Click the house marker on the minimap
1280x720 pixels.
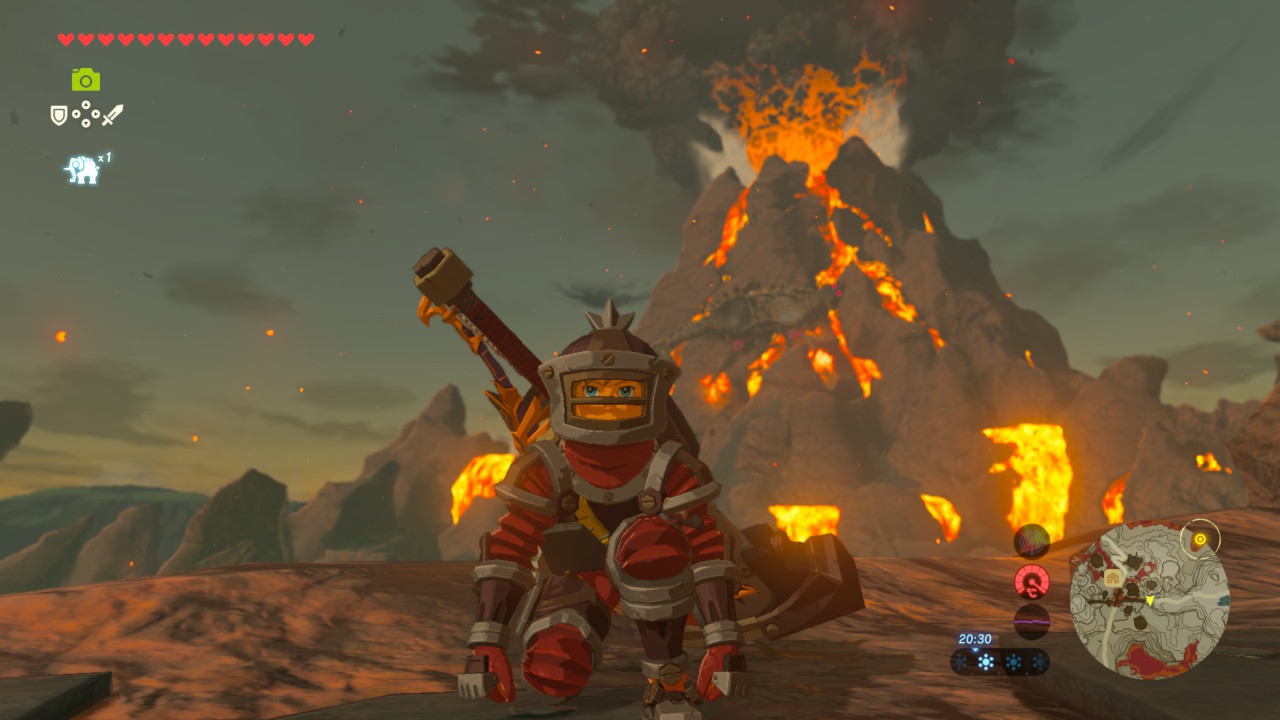pyautogui.click(x=1112, y=577)
